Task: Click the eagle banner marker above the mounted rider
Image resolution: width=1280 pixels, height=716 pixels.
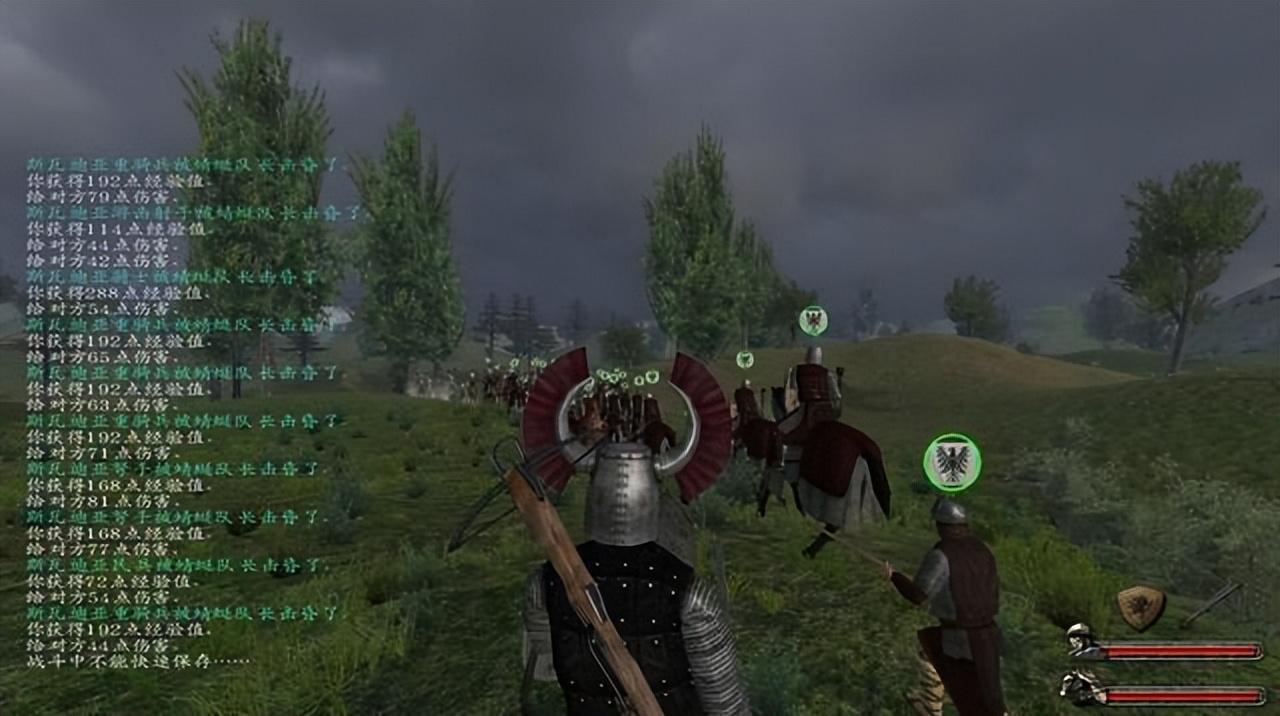Action: pos(813,320)
